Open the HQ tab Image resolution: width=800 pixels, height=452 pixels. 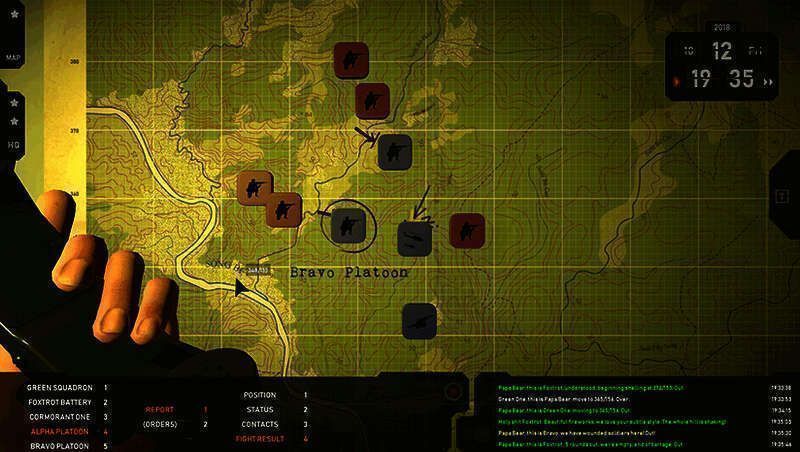click(14, 144)
